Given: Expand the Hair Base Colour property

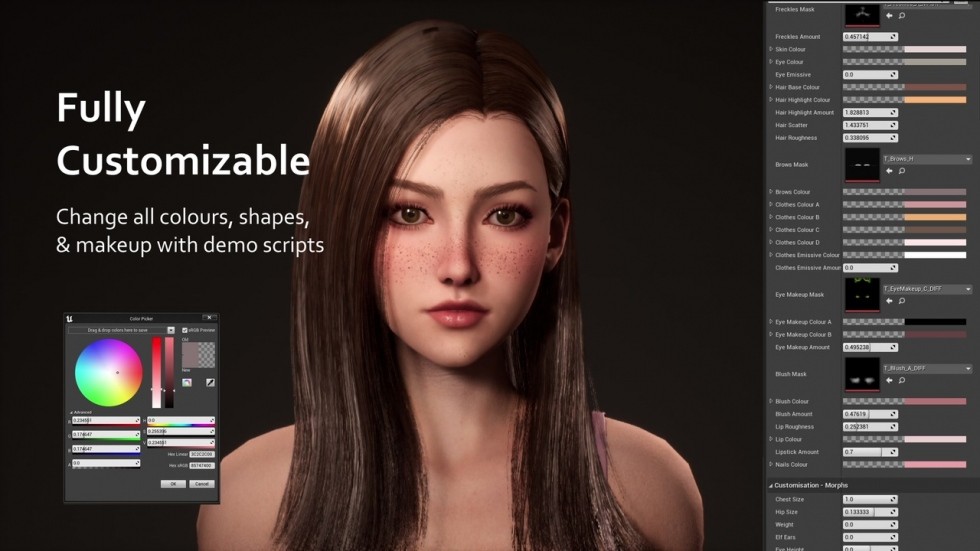Looking at the screenshot, I should (x=771, y=87).
